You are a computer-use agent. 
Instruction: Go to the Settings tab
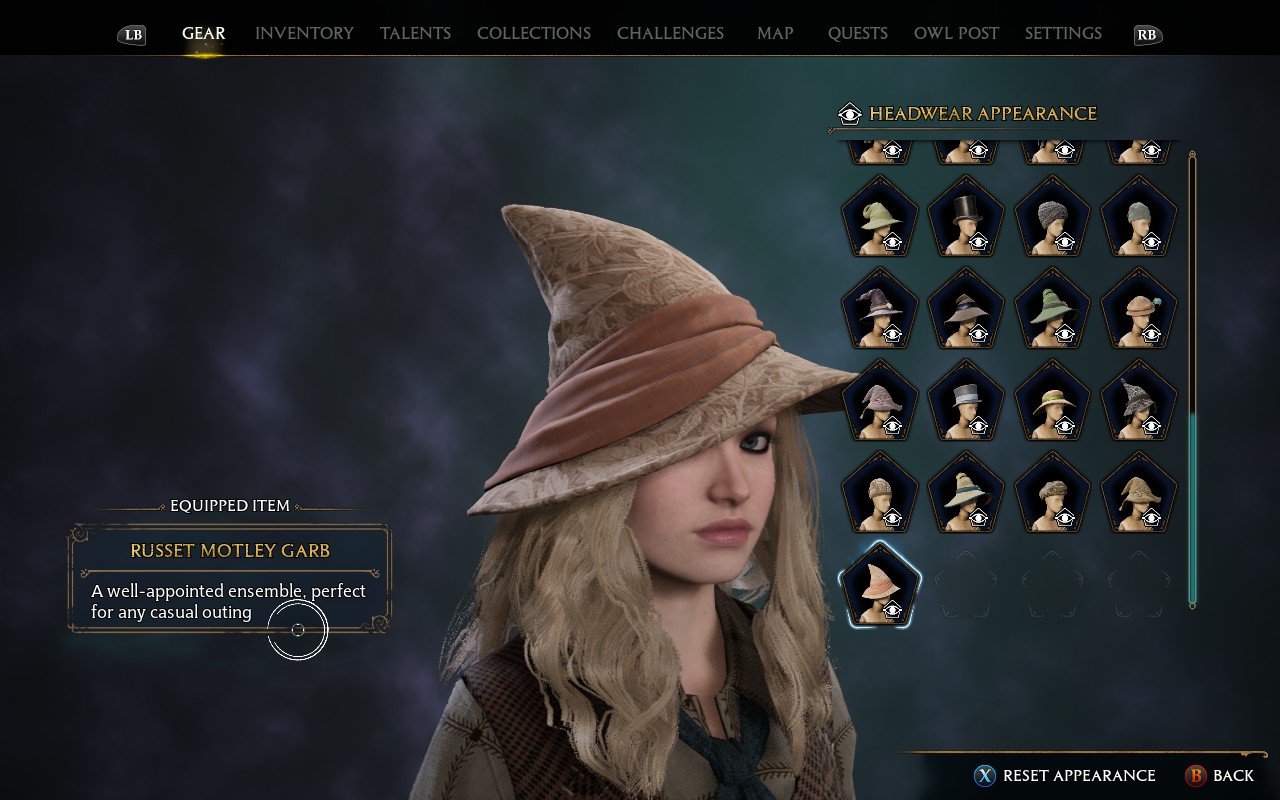pyautogui.click(x=1063, y=33)
